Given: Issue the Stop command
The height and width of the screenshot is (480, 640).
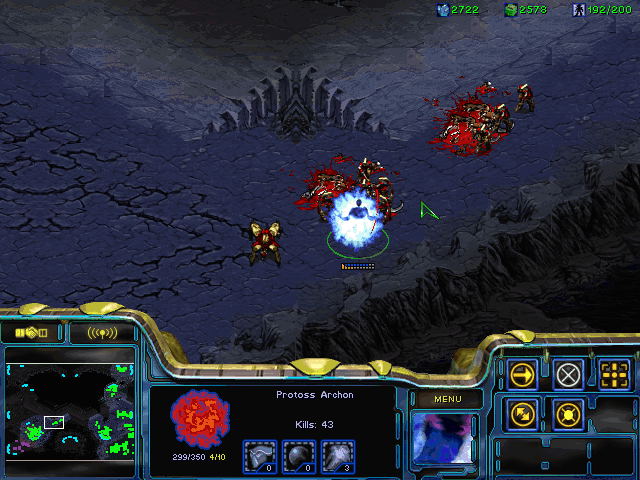Looking at the screenshot, I should click(569, 375).
